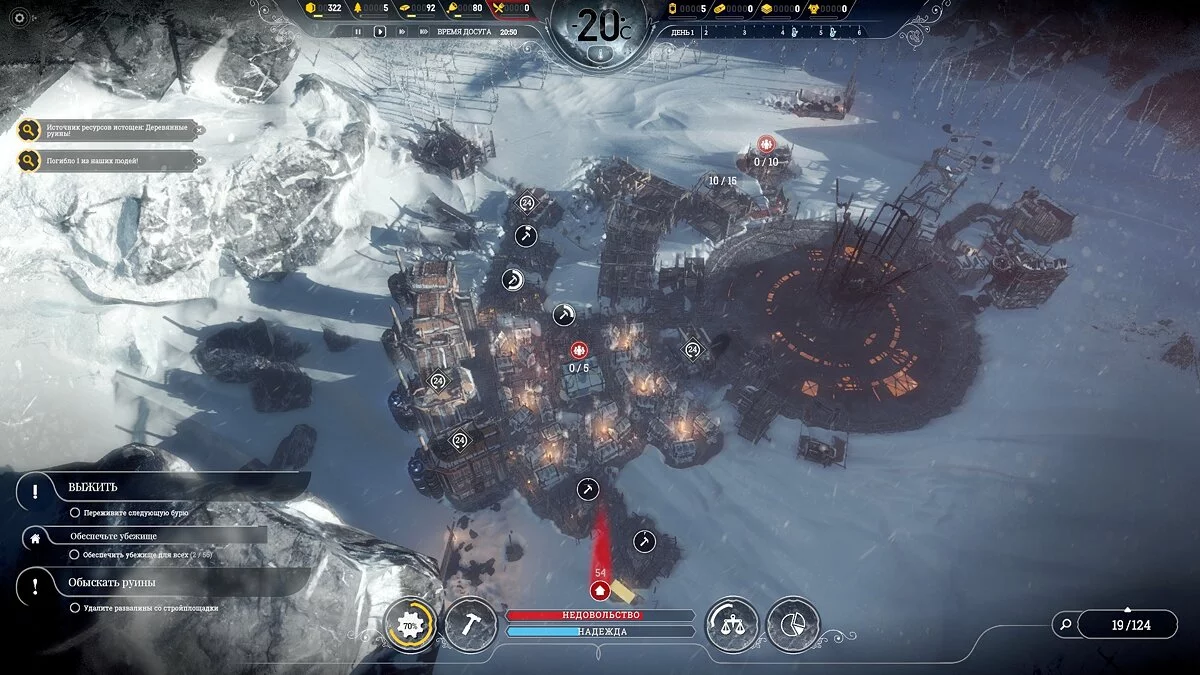Open the Book of Laws scales button
Screen dimensions: 1200x675
pyautogui.click(x=732, y=626)
